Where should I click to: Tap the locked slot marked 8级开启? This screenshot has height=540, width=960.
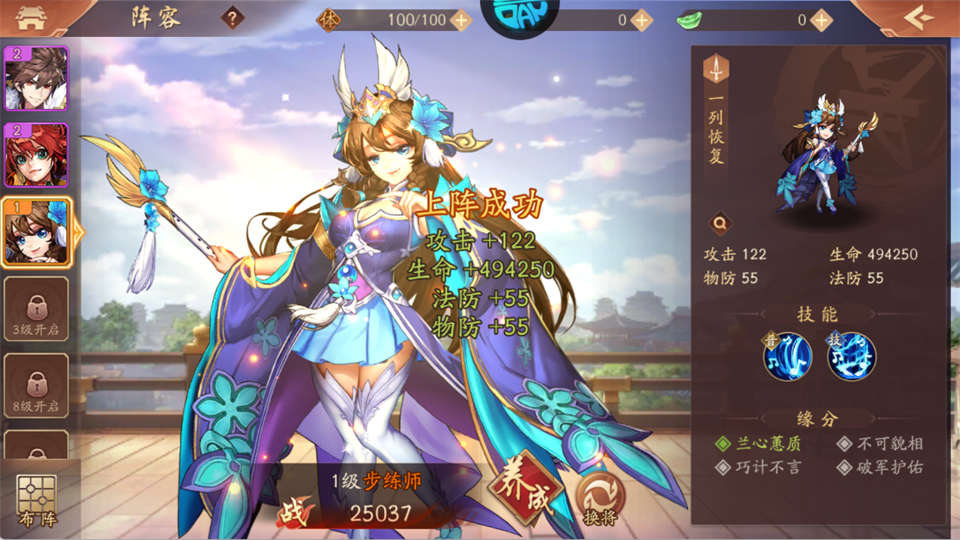pyautogui.click(x=36, y=385)
